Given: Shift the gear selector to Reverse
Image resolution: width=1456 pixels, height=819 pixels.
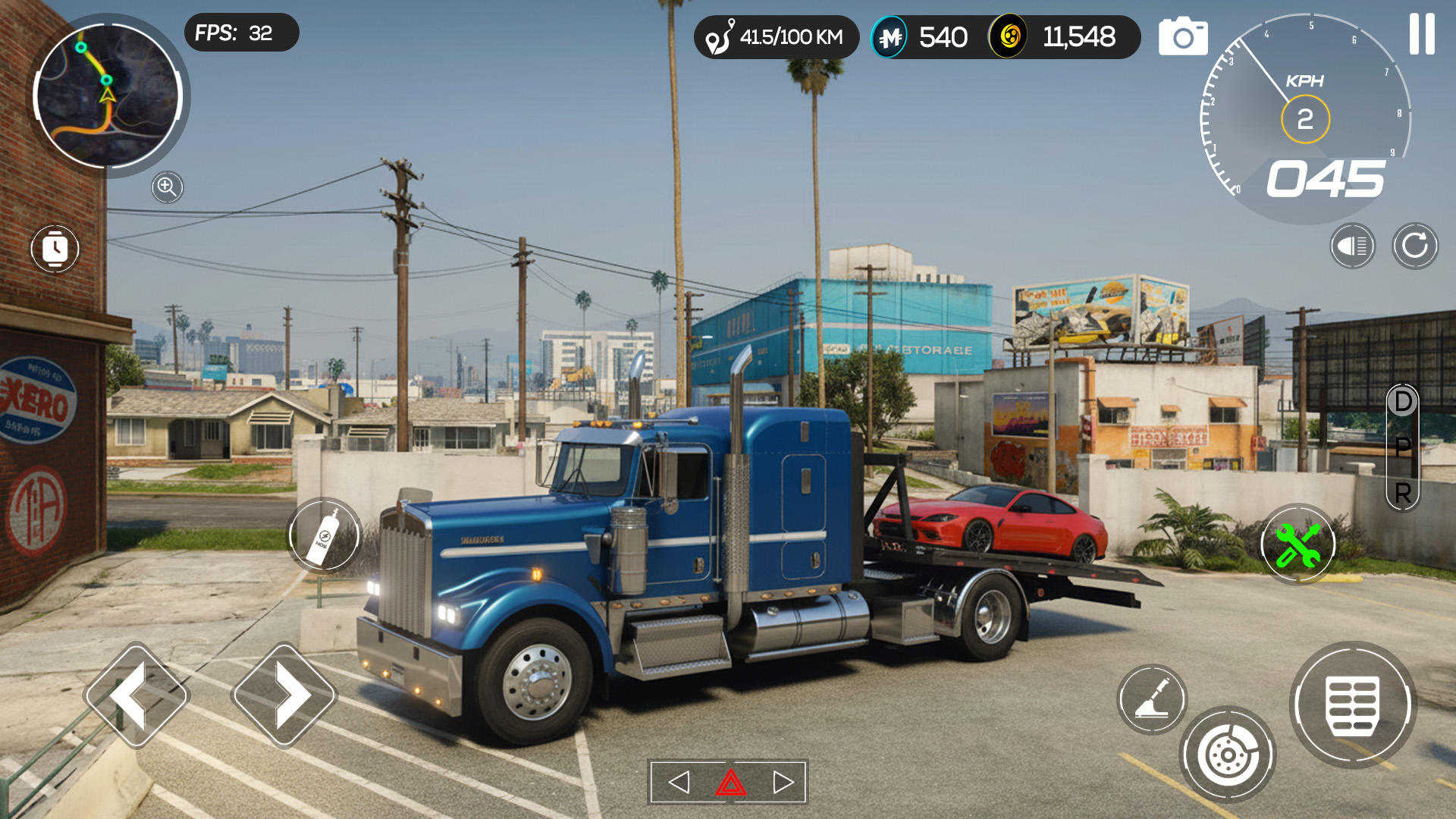Looking at the screenshot, I should coord(1403,494).
